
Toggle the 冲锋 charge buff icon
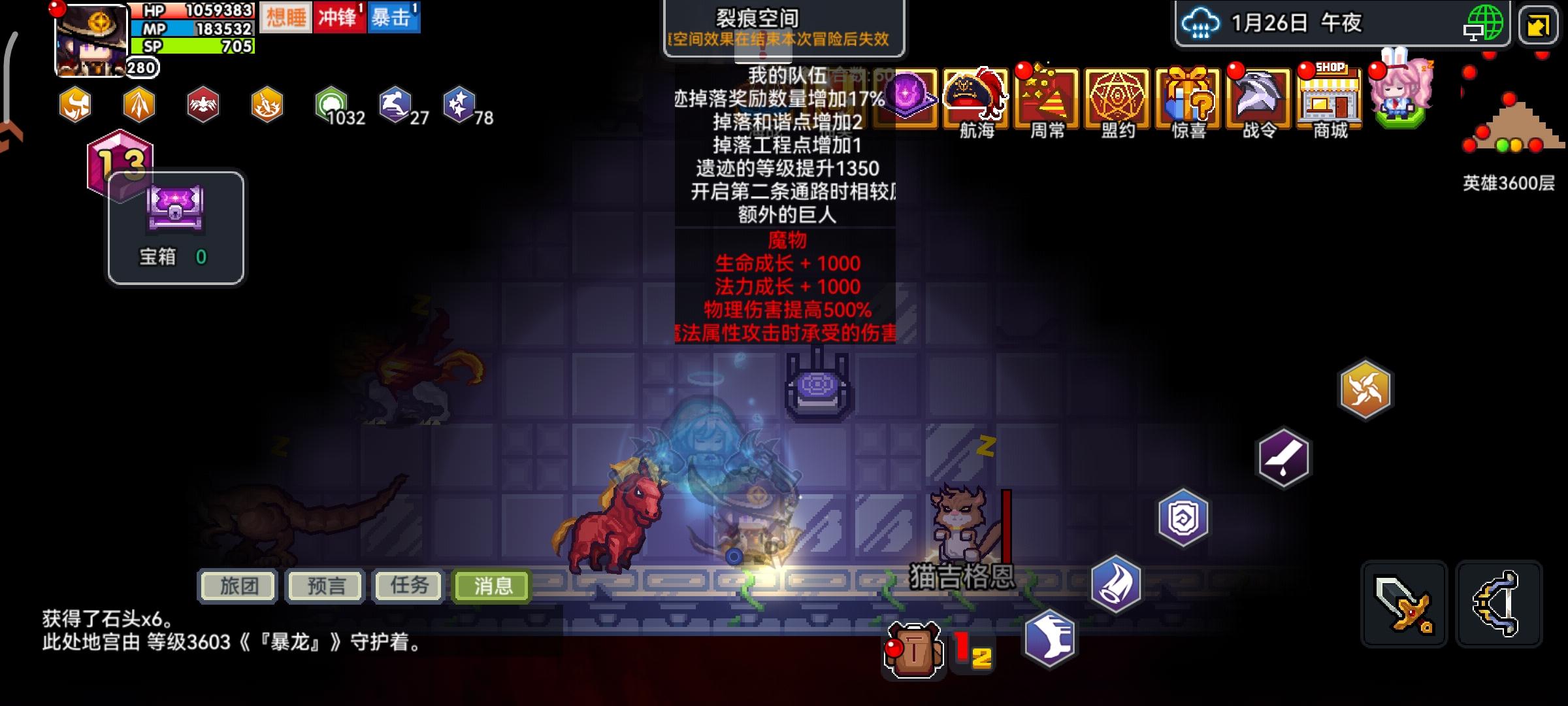pos(339,18)
